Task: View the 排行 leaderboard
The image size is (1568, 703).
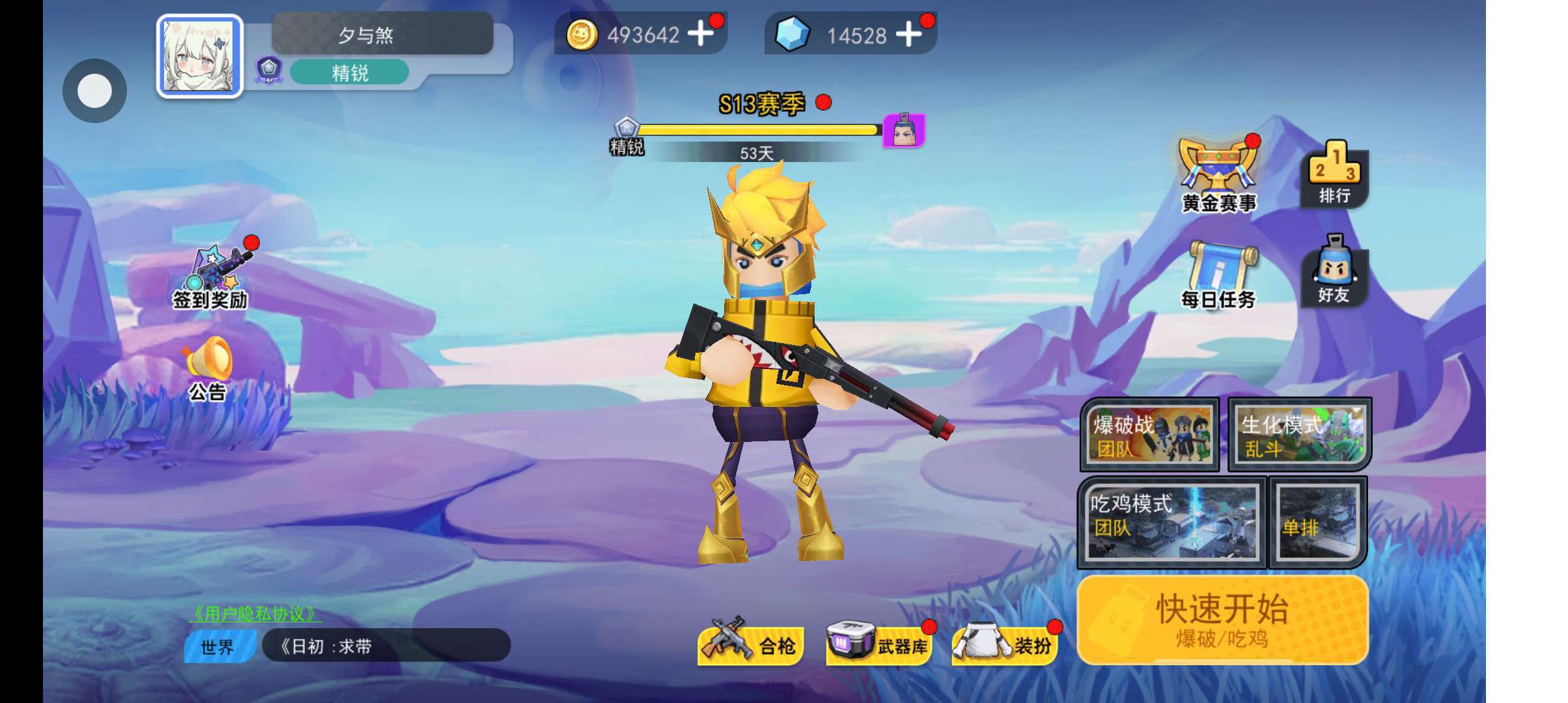Action: click(x=1334, y=174)
